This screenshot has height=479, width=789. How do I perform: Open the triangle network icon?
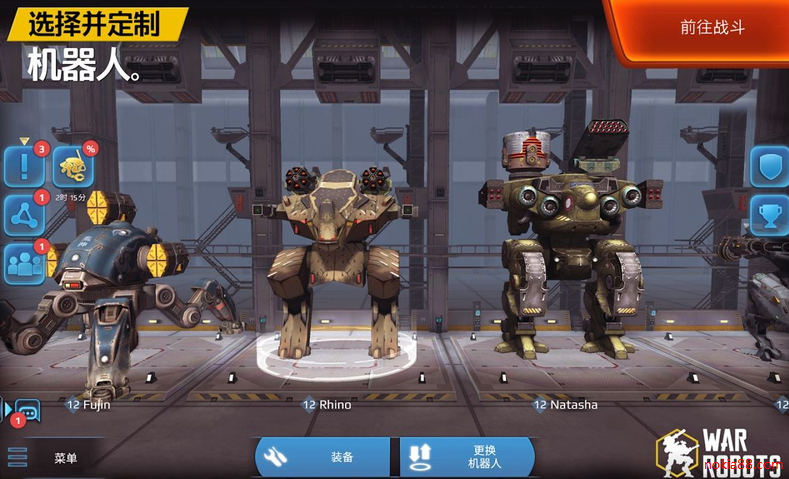(24, 215)
